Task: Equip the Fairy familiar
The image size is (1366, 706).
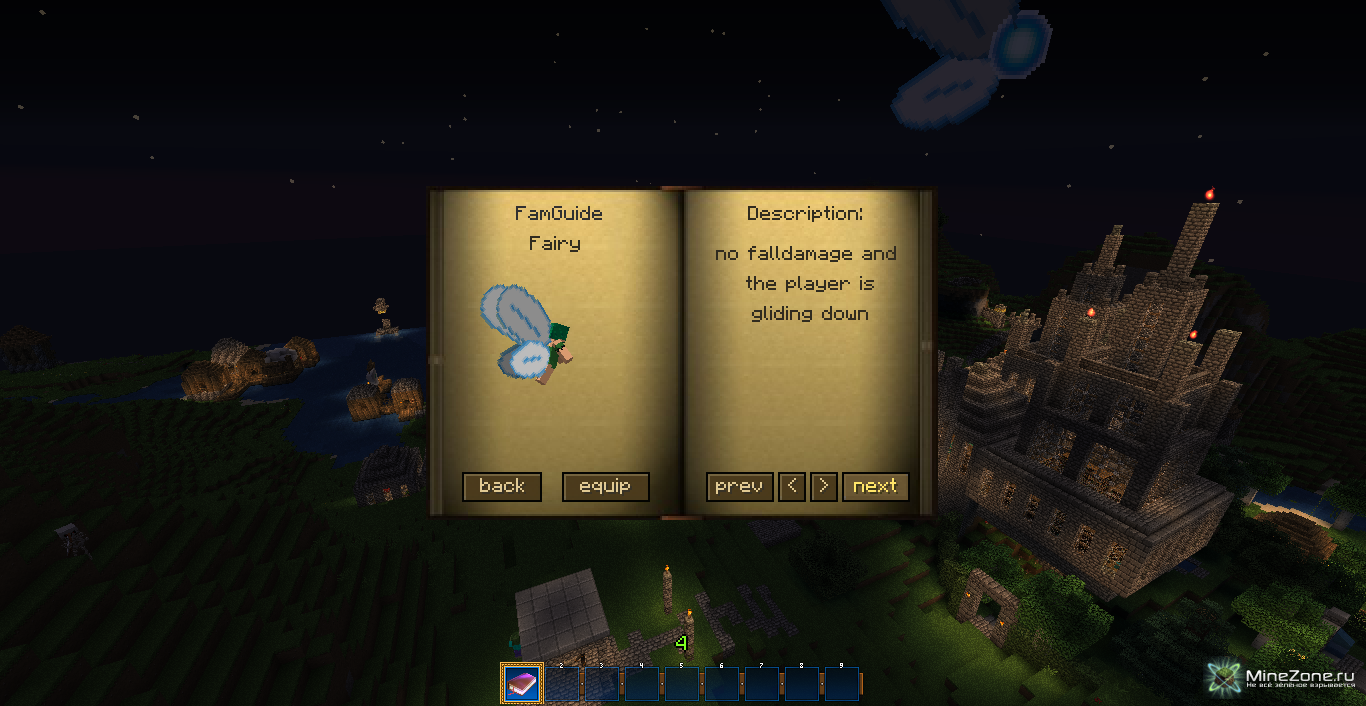Action: [605, 487]
